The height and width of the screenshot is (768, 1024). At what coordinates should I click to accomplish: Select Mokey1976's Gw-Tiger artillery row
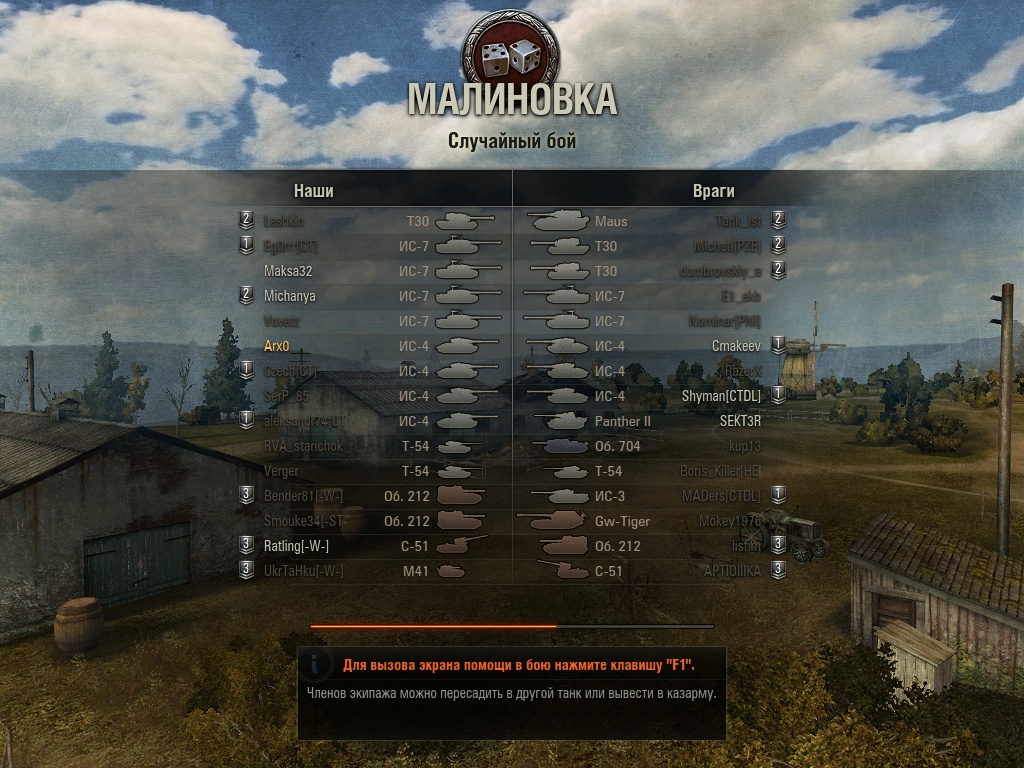click(x=730, y=521)
